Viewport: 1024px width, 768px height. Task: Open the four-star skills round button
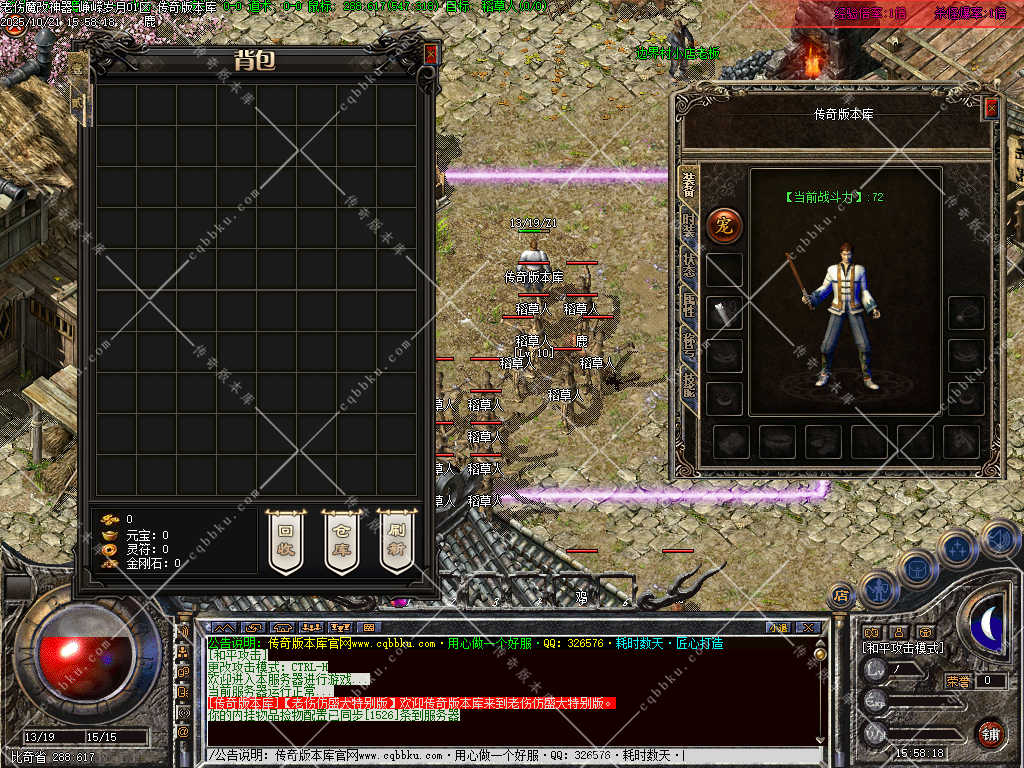[x=958, y=548]
